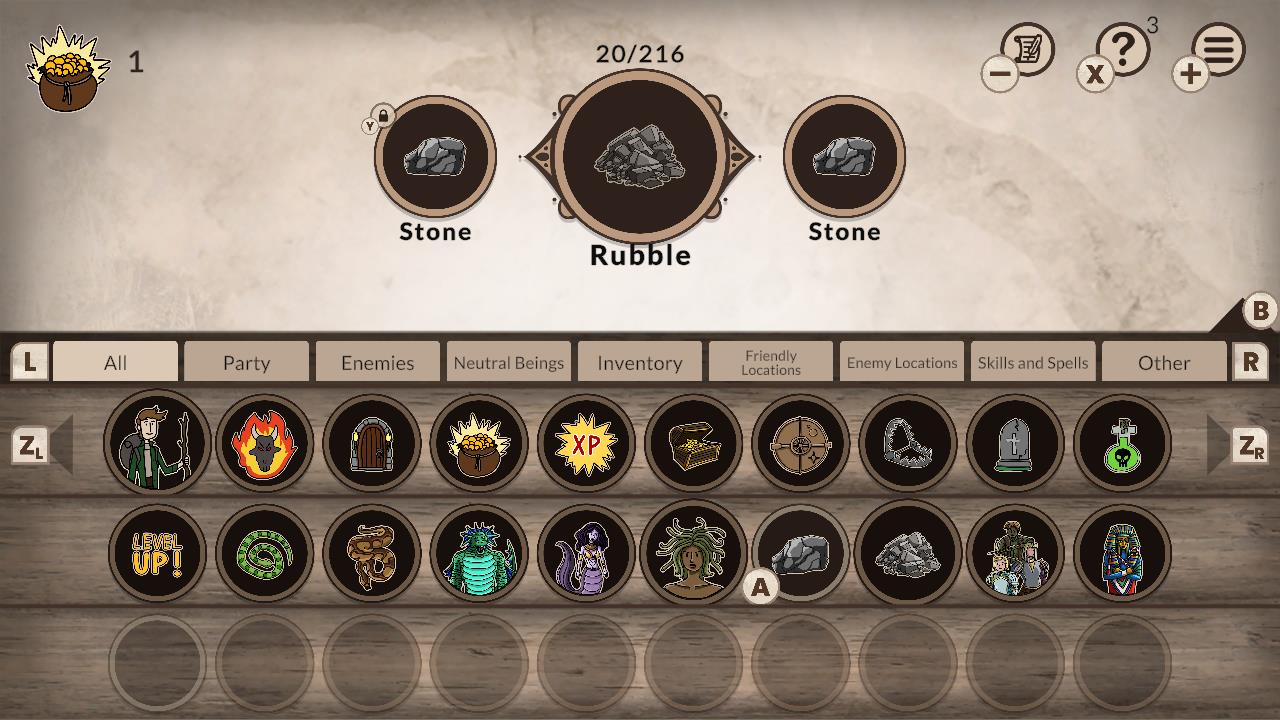Click the hamburger menu button
1280x720 pixels.
click(1218, 47)
